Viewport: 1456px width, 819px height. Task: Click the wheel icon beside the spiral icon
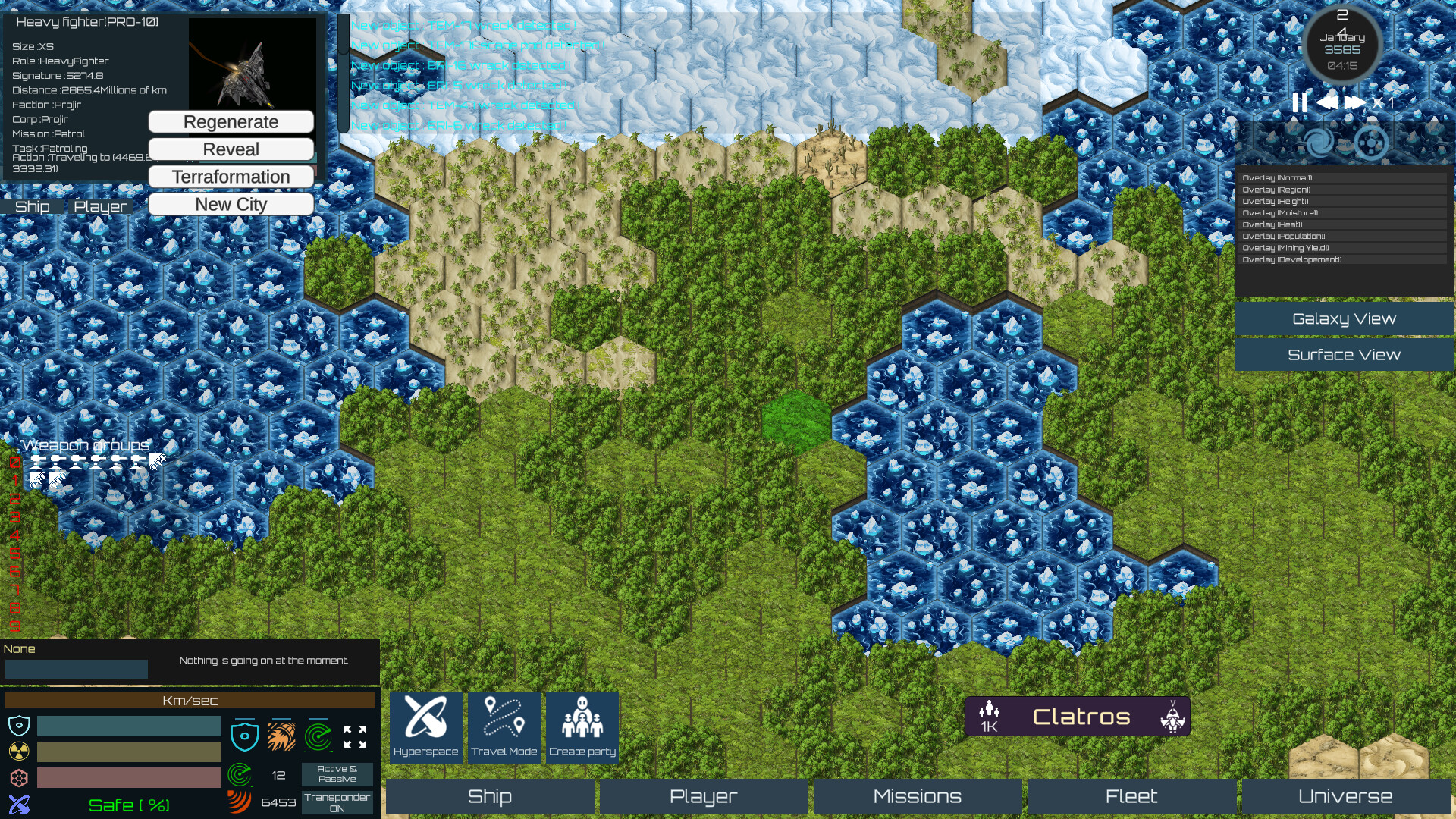1370,141
